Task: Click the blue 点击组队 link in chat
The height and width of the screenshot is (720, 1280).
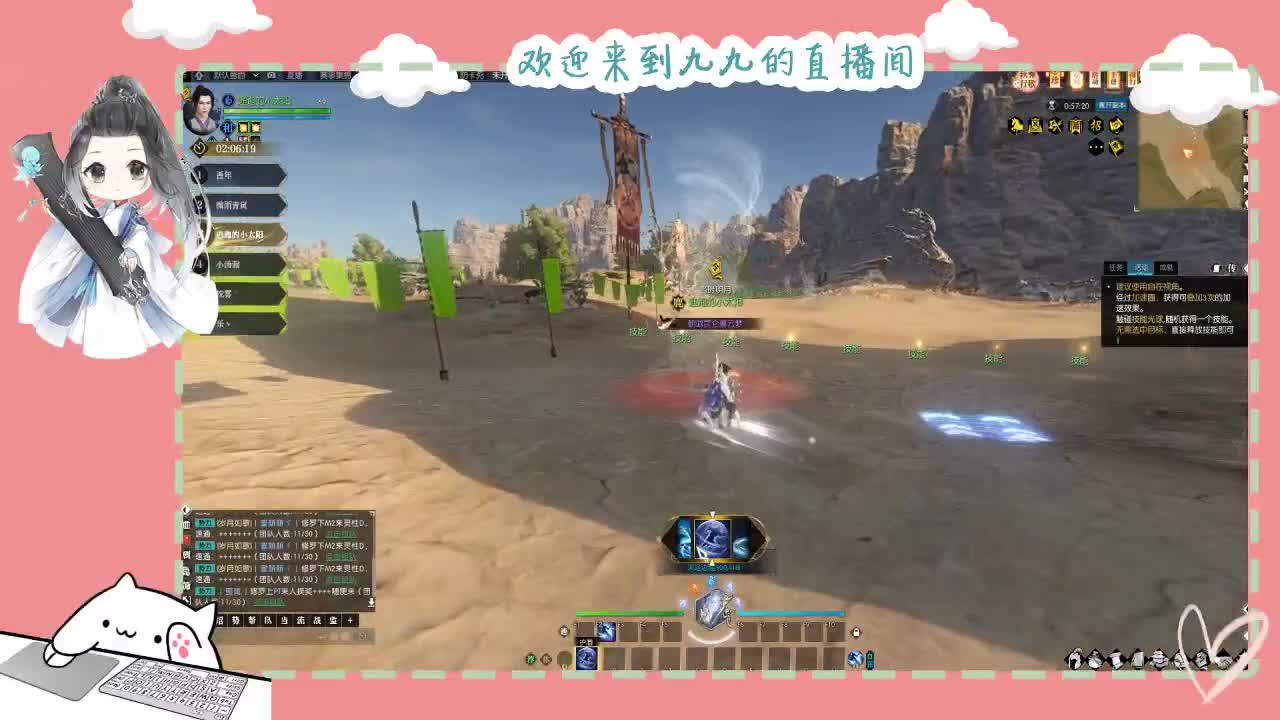Action: (x=340, y=534)
